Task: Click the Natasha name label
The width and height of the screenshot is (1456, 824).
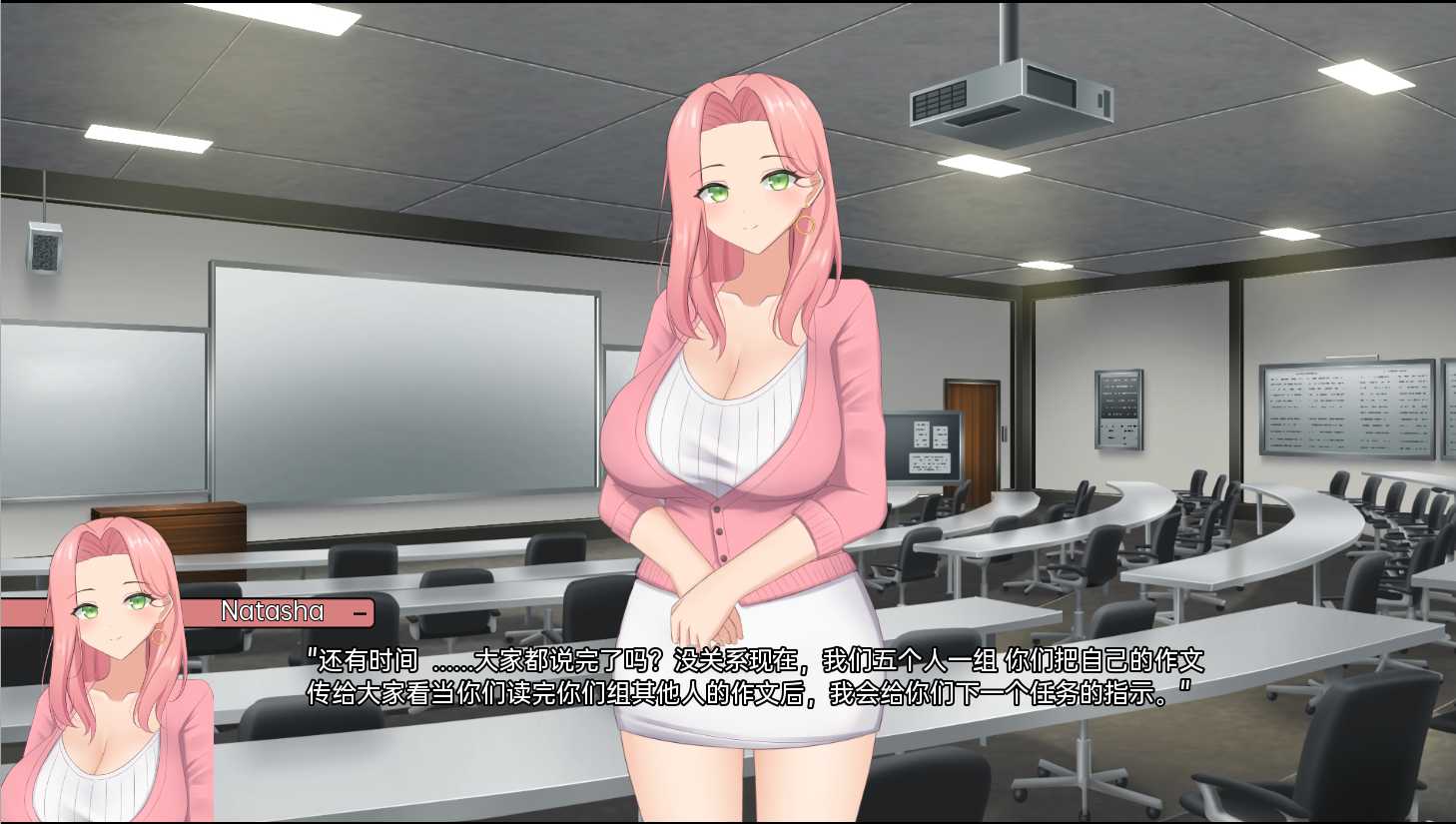Action: (273, 611)
